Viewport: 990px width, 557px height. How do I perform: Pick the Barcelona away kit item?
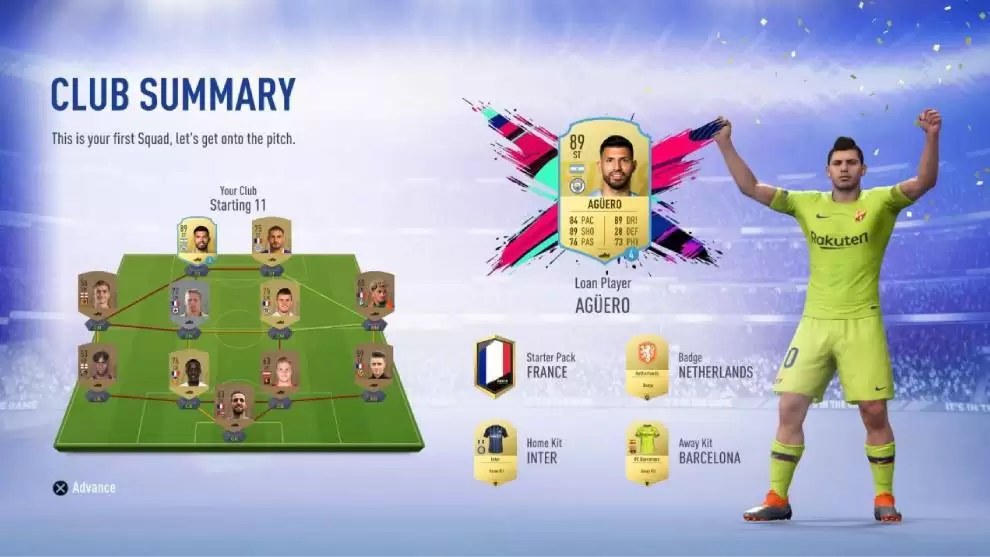(x=647, y=452)
